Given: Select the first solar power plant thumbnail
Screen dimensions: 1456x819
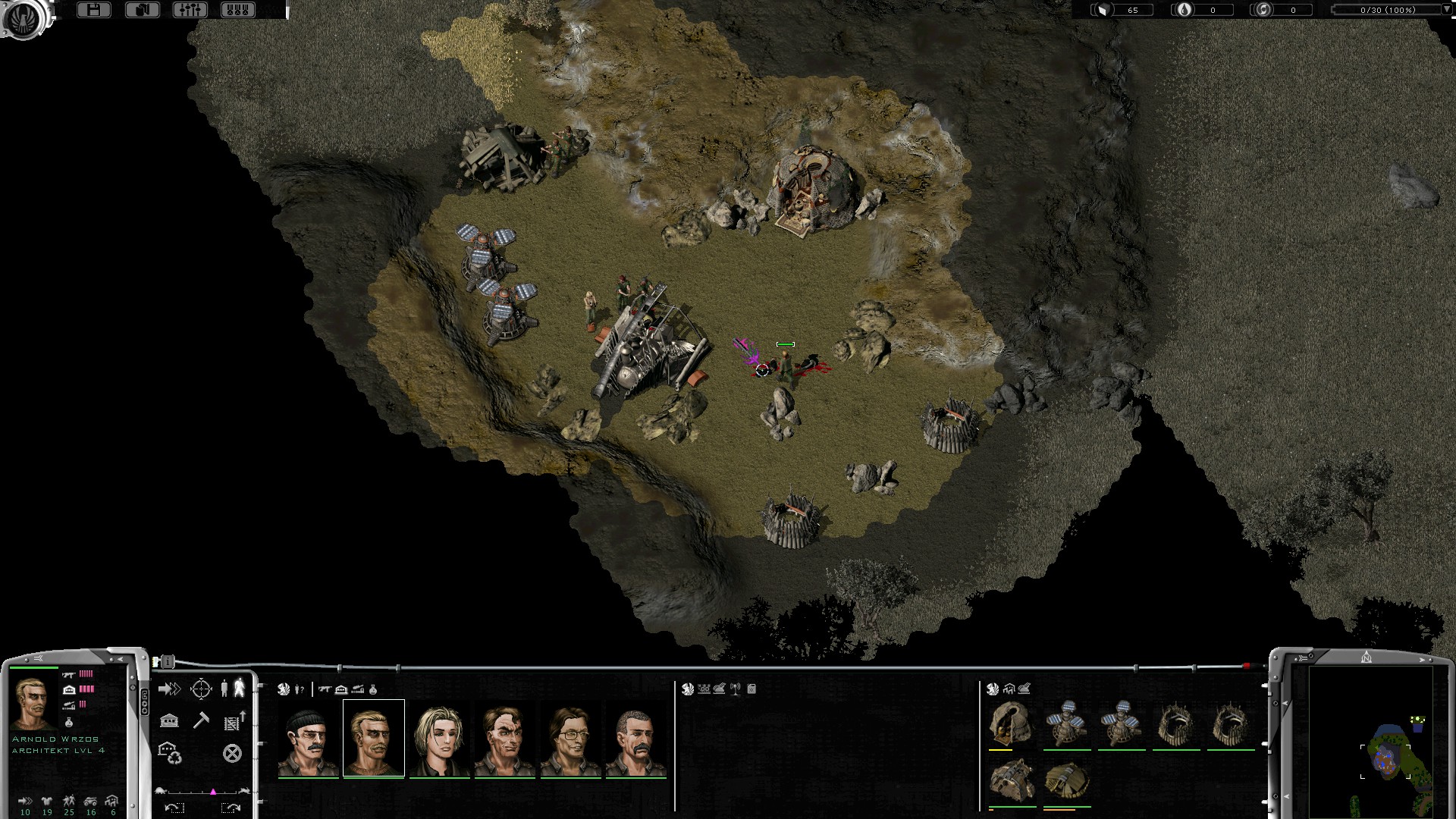Looking at the screenshot, I should pos(1066,723).
